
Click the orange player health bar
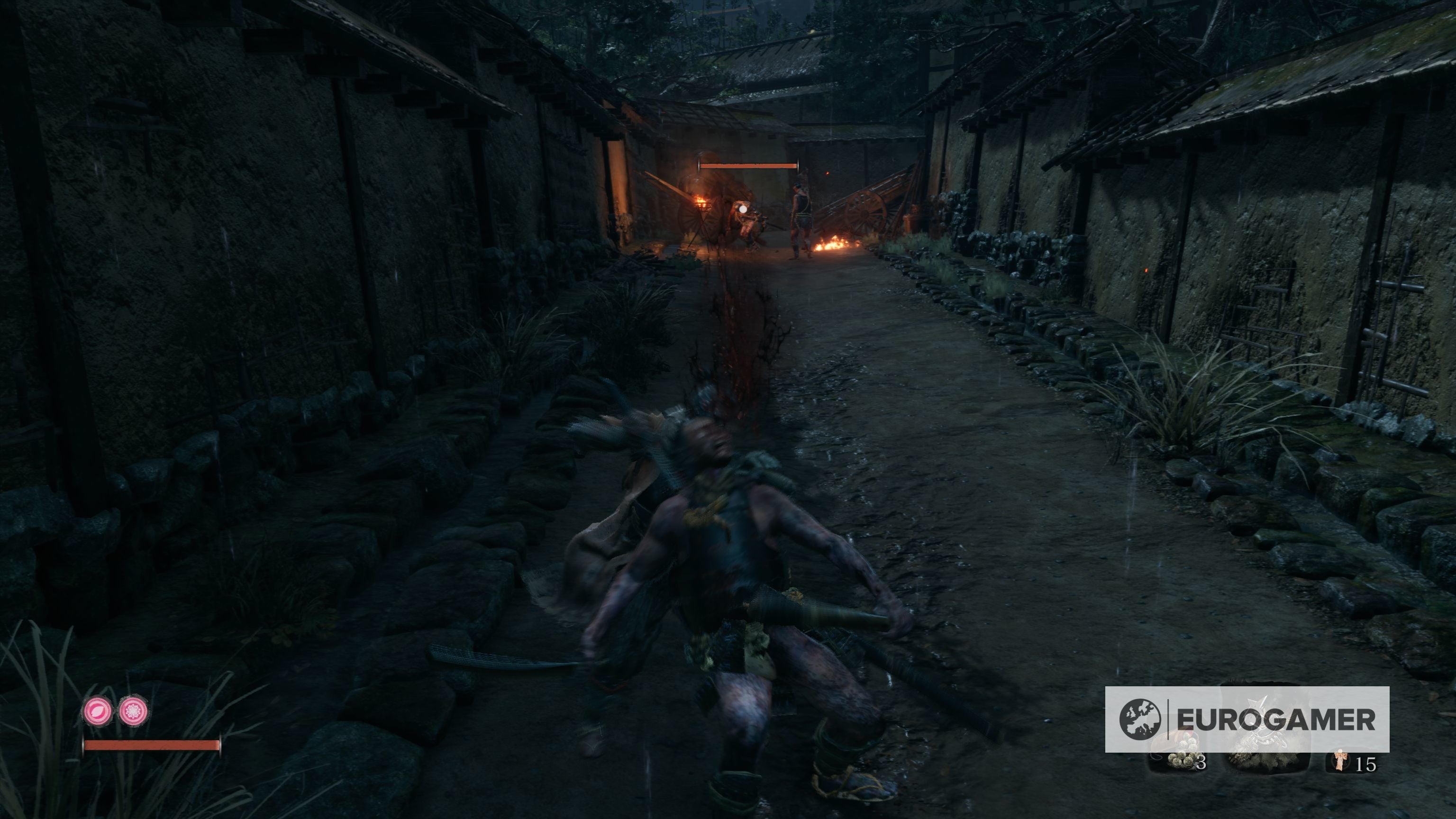[x=151, y=745]
